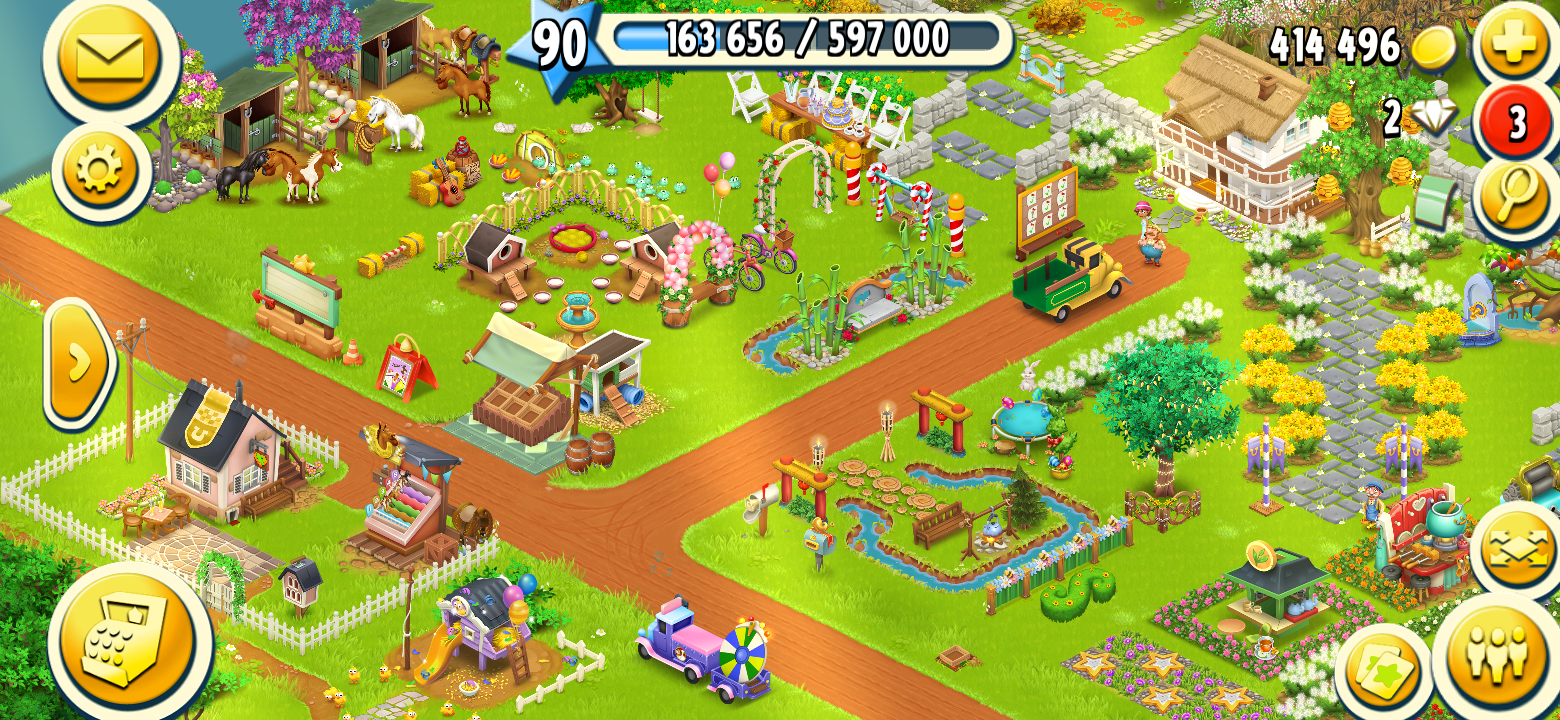Viewport: 1560px width, 720px height.
Task: Tap the green plus icon to buy currency
Action: pos(1516,42)
